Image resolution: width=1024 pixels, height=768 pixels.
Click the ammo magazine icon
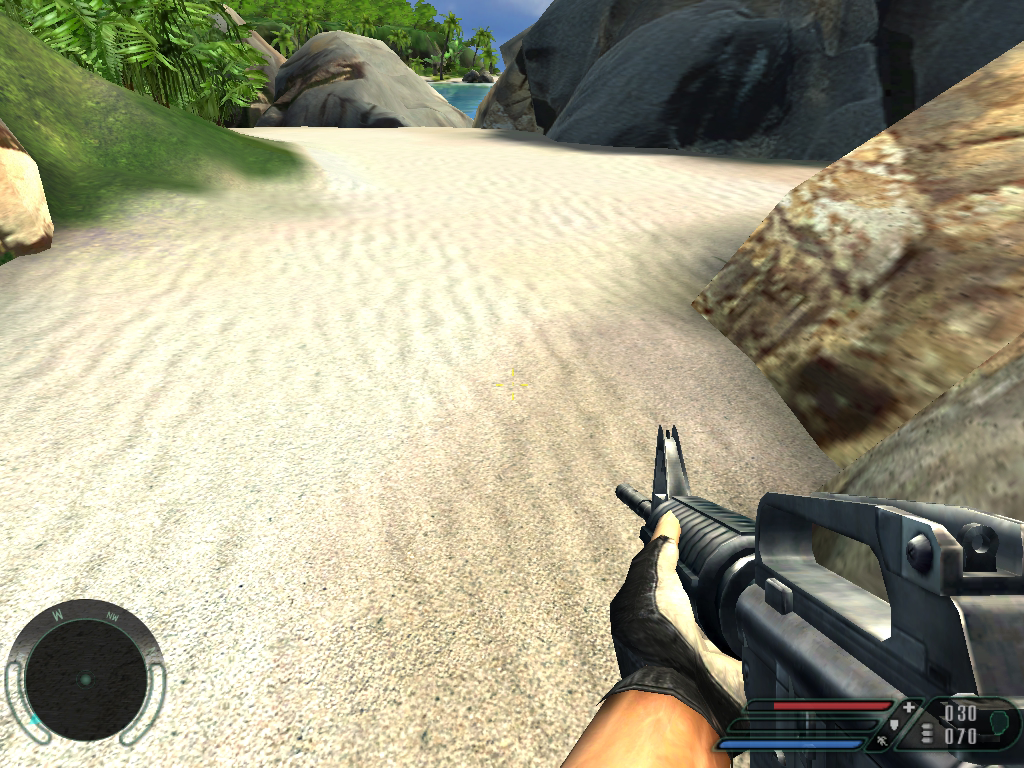[x=927, y=735]
